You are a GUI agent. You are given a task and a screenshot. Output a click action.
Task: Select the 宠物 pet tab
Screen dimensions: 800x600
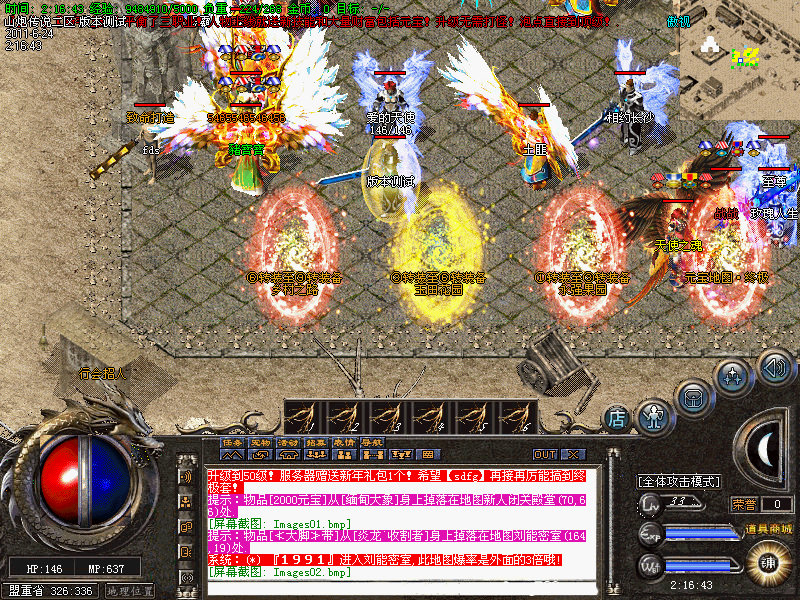(260, 441)
